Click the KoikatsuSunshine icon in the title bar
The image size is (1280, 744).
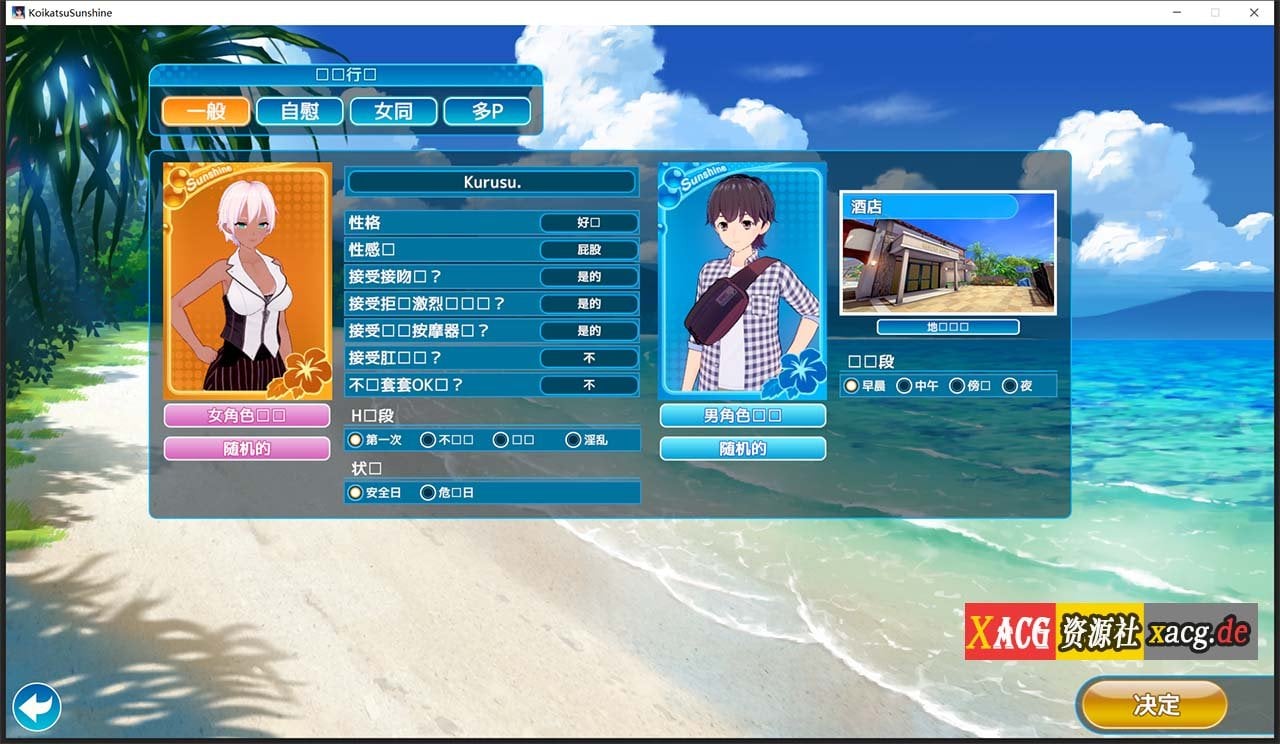pyautogui.click(x=15, y=12)
